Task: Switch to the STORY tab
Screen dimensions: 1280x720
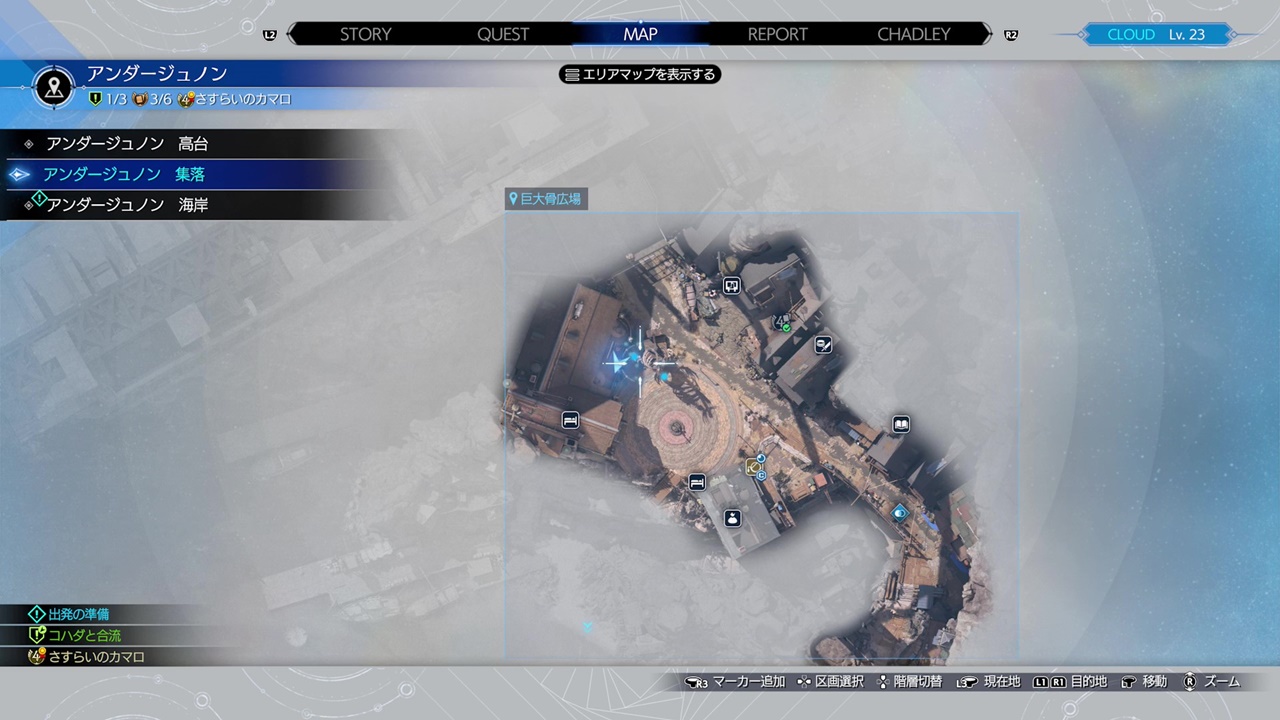Action: pos(365,34)
